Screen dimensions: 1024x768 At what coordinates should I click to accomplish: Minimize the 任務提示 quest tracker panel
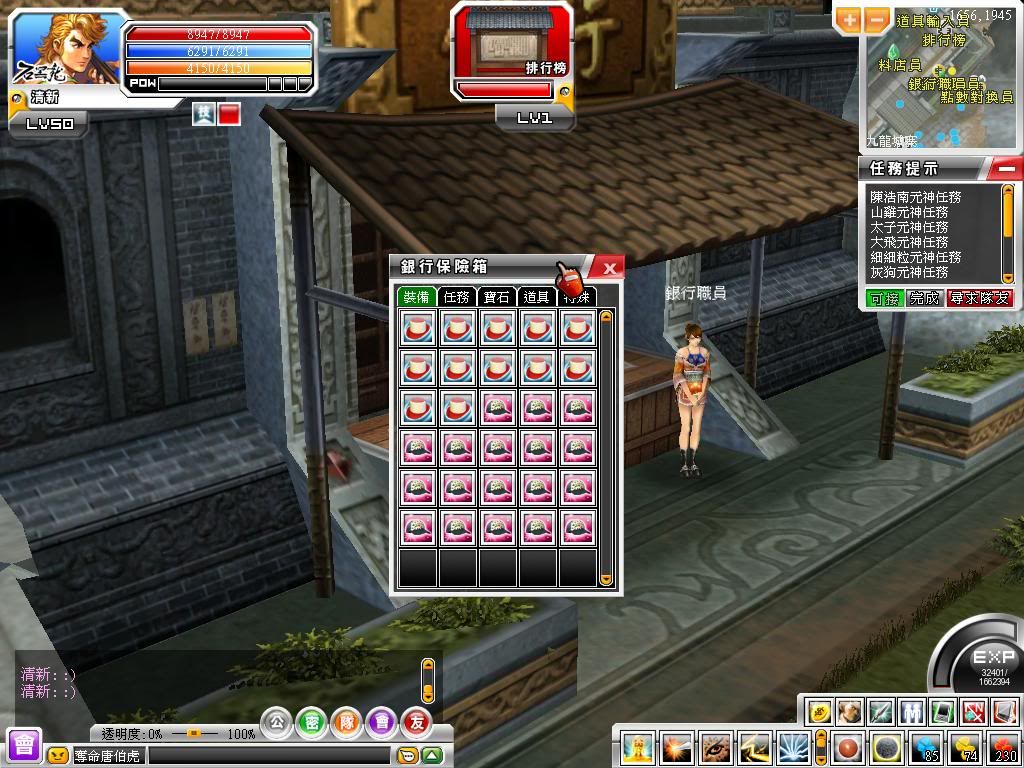(1007, 167)
